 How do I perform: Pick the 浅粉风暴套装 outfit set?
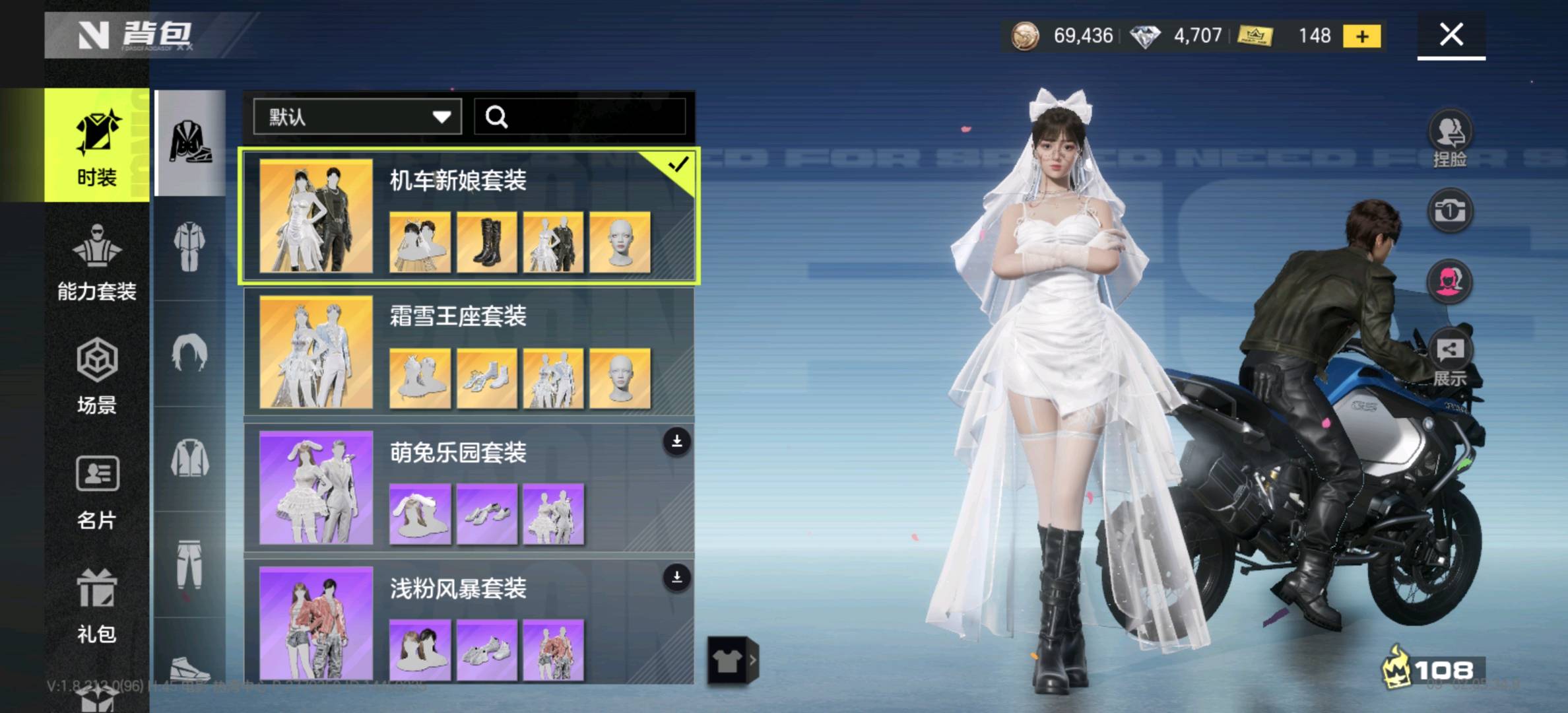coord(469,623)
